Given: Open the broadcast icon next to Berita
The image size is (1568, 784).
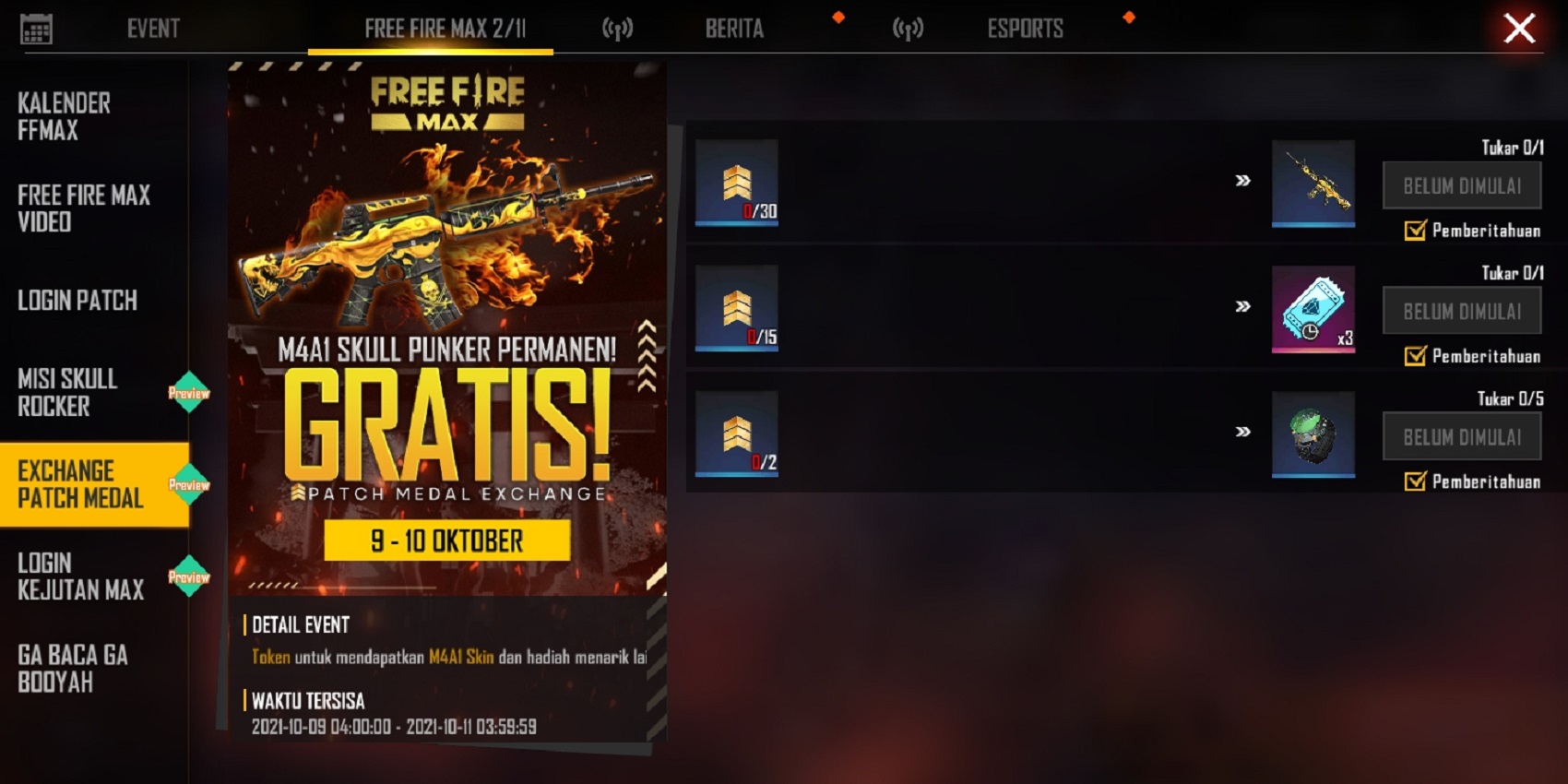Looking at the screenshot, I should (x=616, y=28).
